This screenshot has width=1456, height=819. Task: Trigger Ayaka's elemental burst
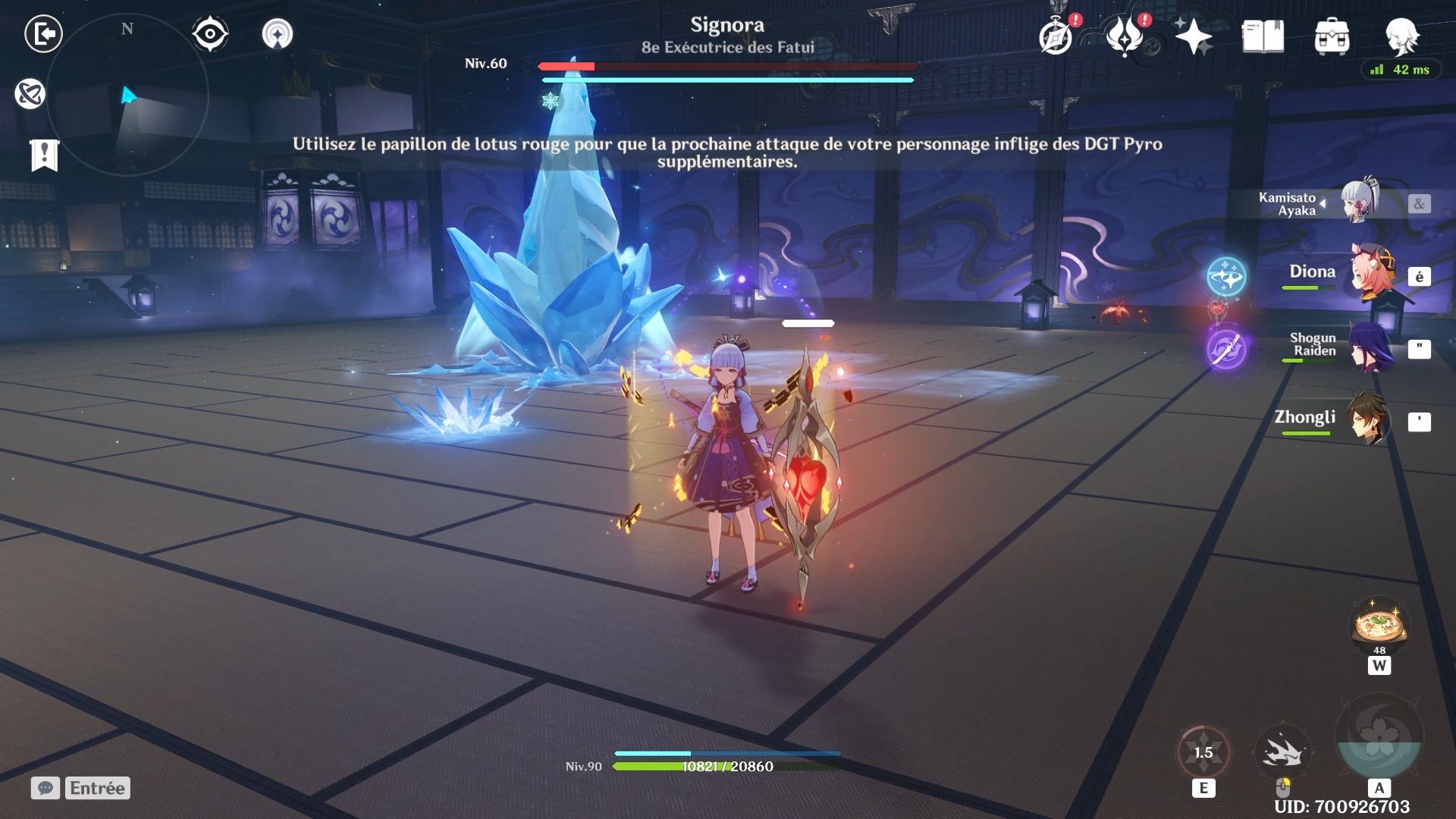tap(1379, 737)
